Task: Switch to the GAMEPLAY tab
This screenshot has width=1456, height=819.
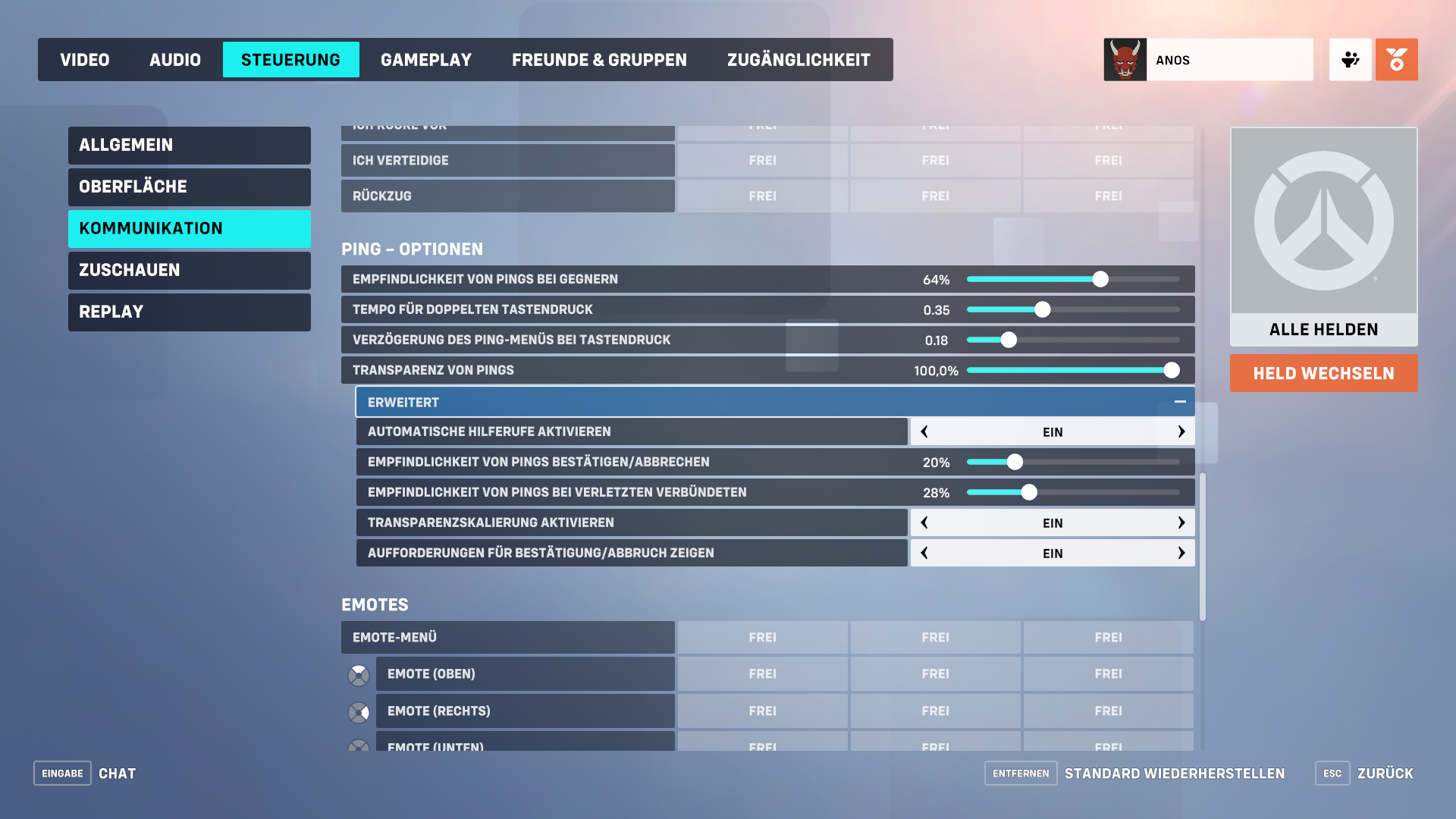Action: pyautogui.click(x=426, y=59)
